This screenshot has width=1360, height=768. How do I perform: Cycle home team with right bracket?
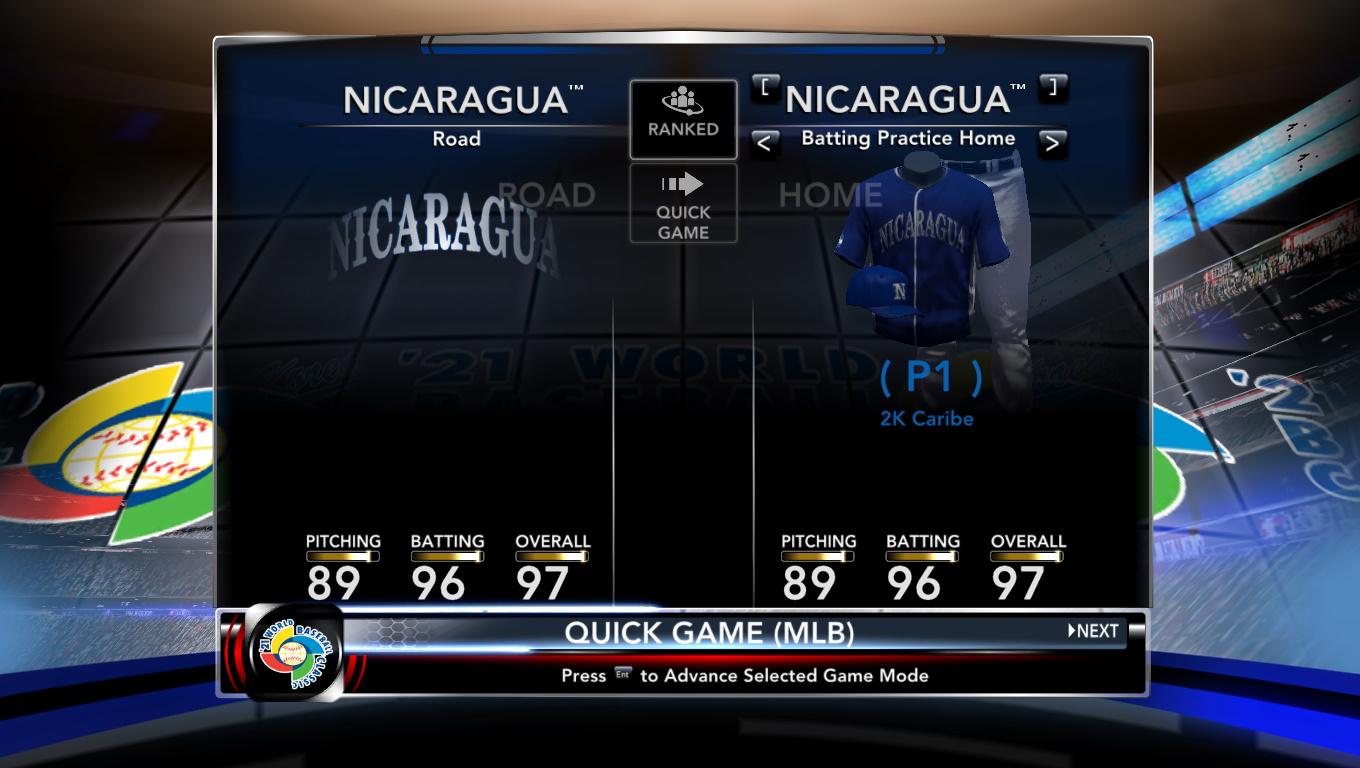pyautogui.click(x=1052, y=87)
